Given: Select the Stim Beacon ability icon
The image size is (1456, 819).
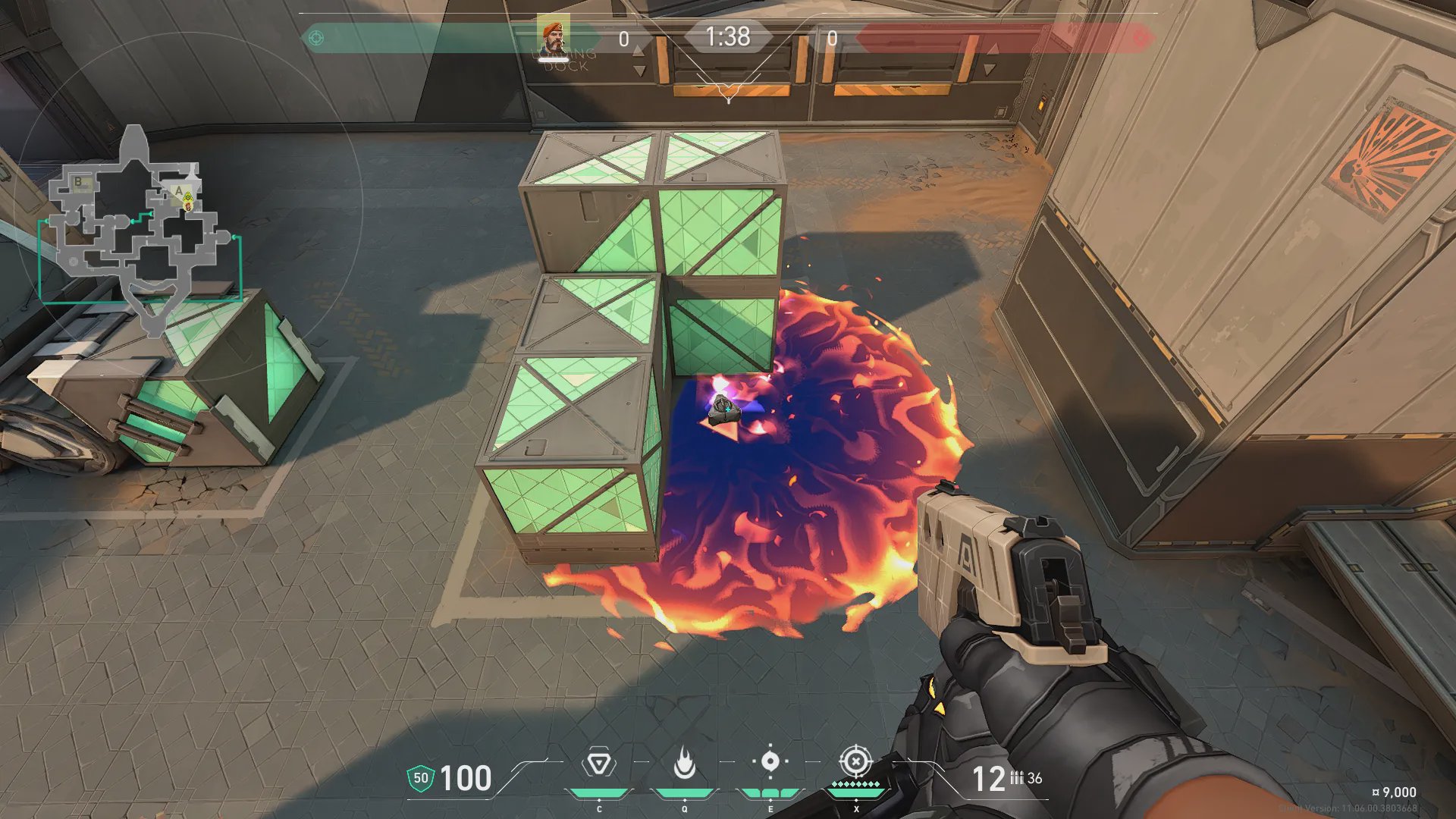Looking at the screenshot, I should coord(599,764).
